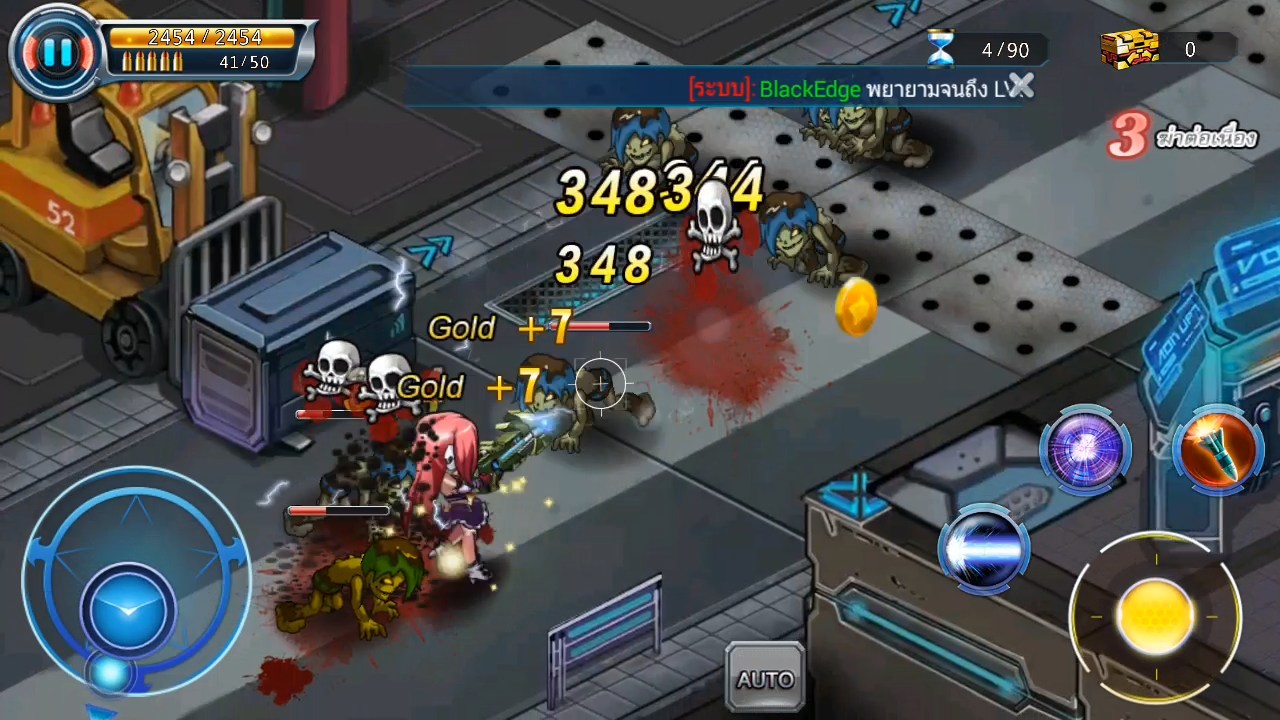Image resolution: width=1280 pixels, height=720 pixels.
Task: Fire weapon with the yellow attack button
Action: (1155, 615)
